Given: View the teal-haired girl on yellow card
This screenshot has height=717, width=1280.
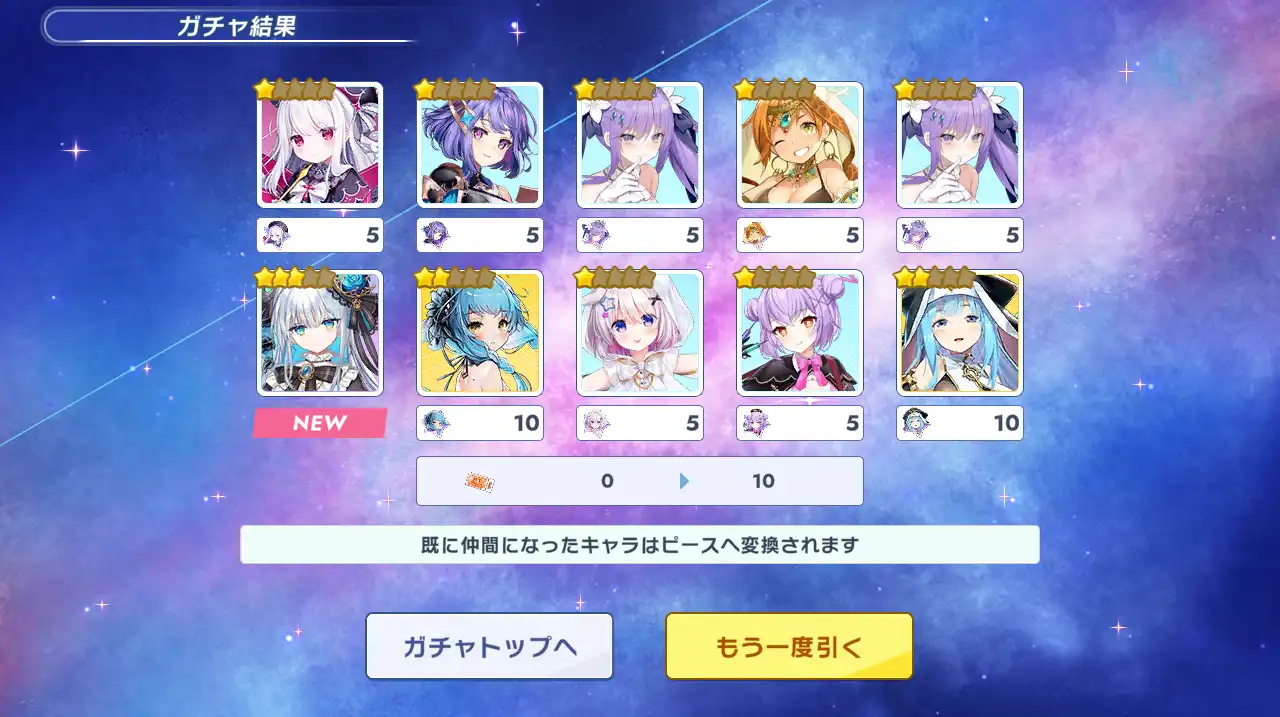Looking at the screenshot, I should (480, 333).
